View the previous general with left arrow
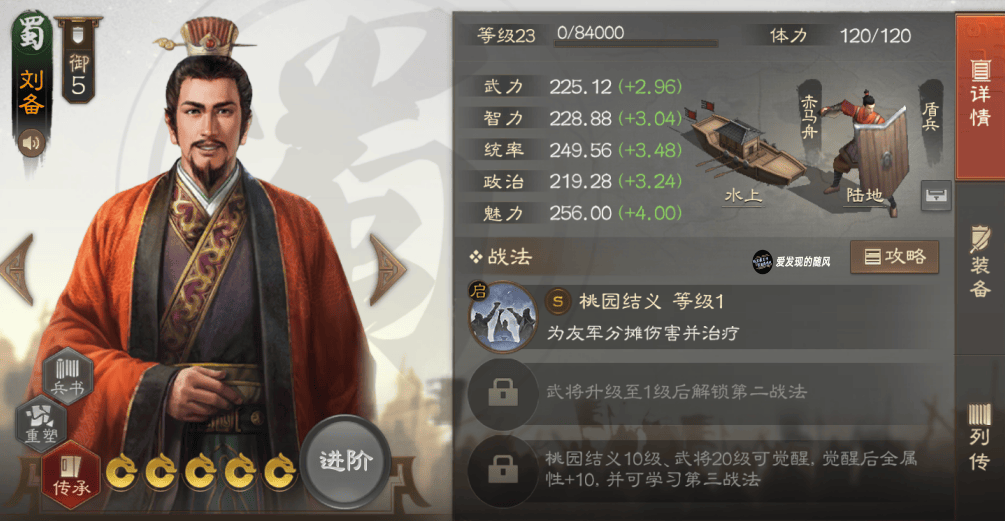The height and width of the screenshot is (521, 1005). pos(18,268)
